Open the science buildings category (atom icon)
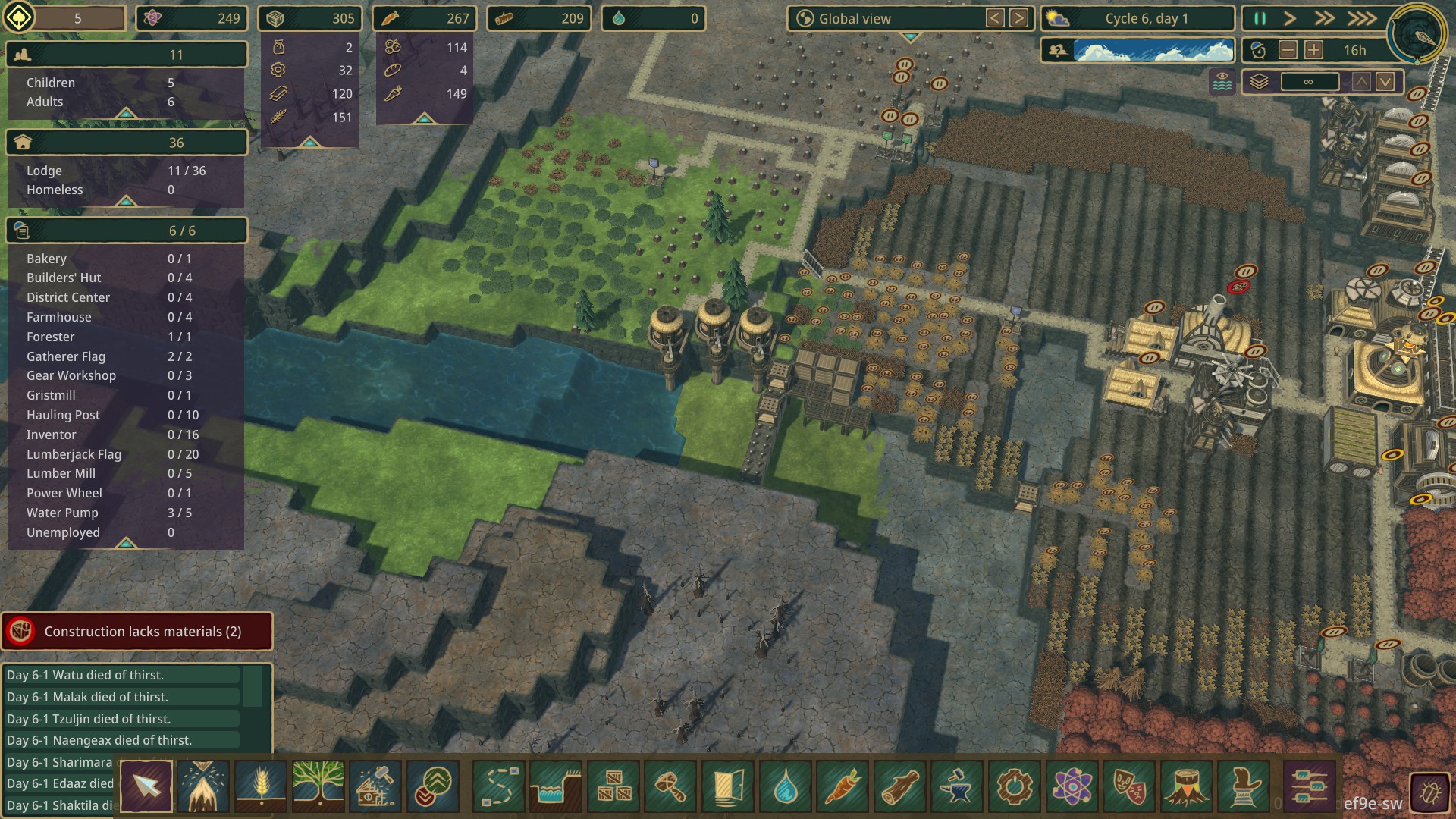 pos(1071,786)
